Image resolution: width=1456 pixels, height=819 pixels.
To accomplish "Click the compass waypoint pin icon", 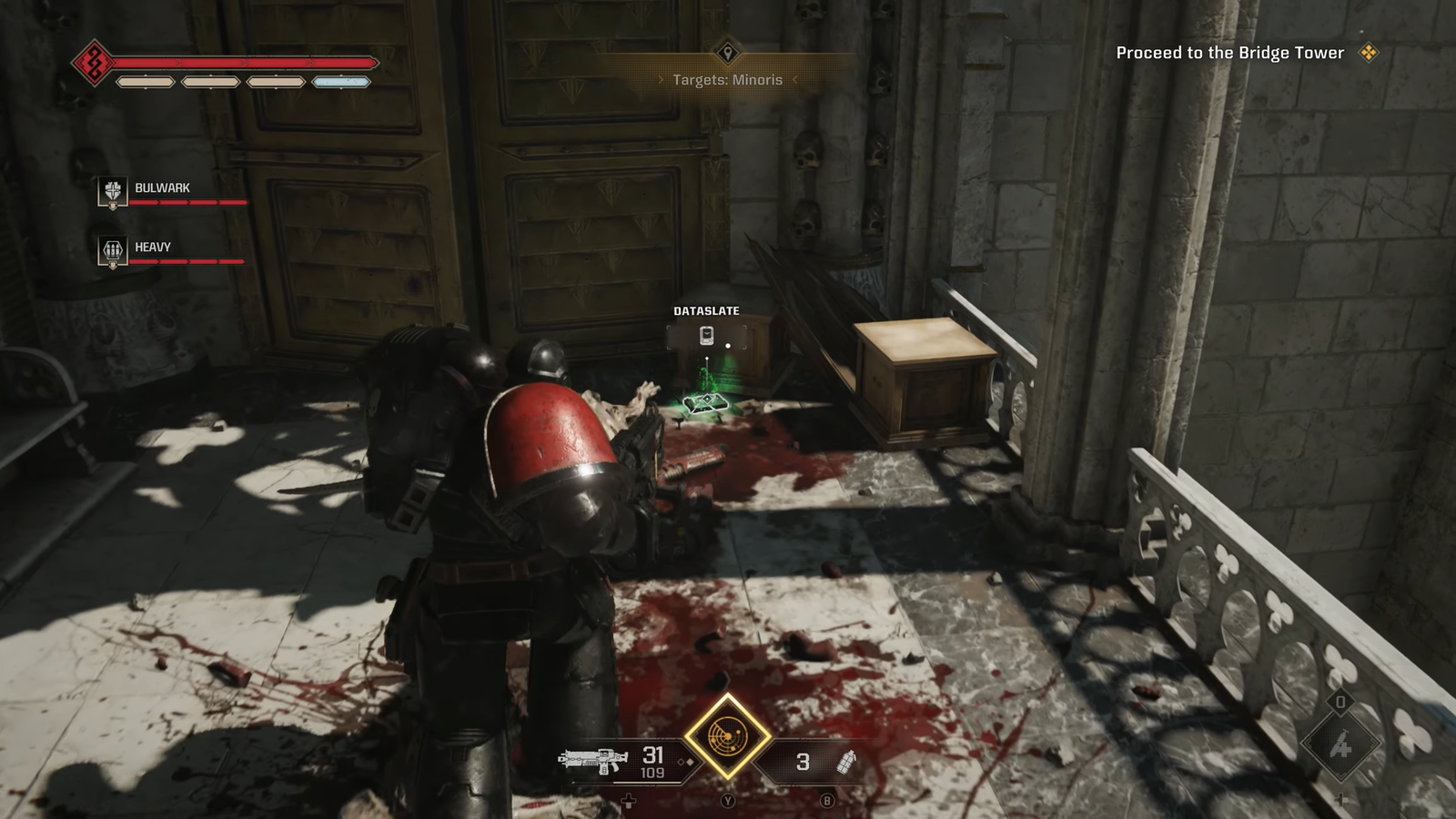I will coord(727,53).
